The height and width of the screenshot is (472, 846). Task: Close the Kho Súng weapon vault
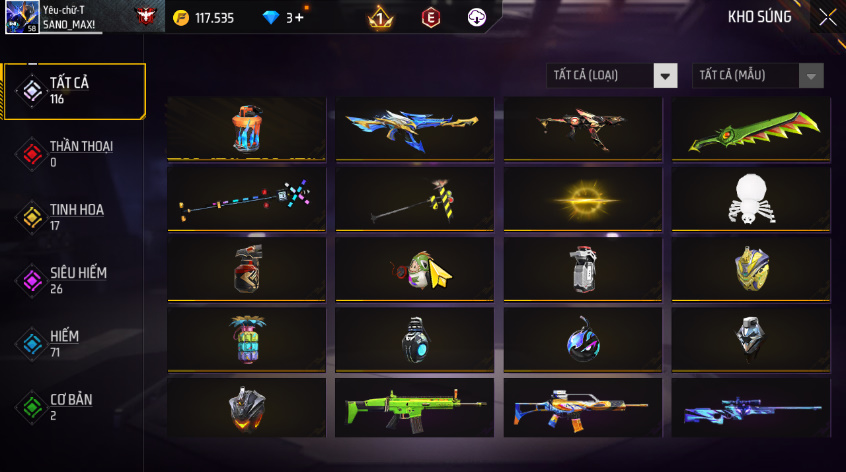coord(827,17)
